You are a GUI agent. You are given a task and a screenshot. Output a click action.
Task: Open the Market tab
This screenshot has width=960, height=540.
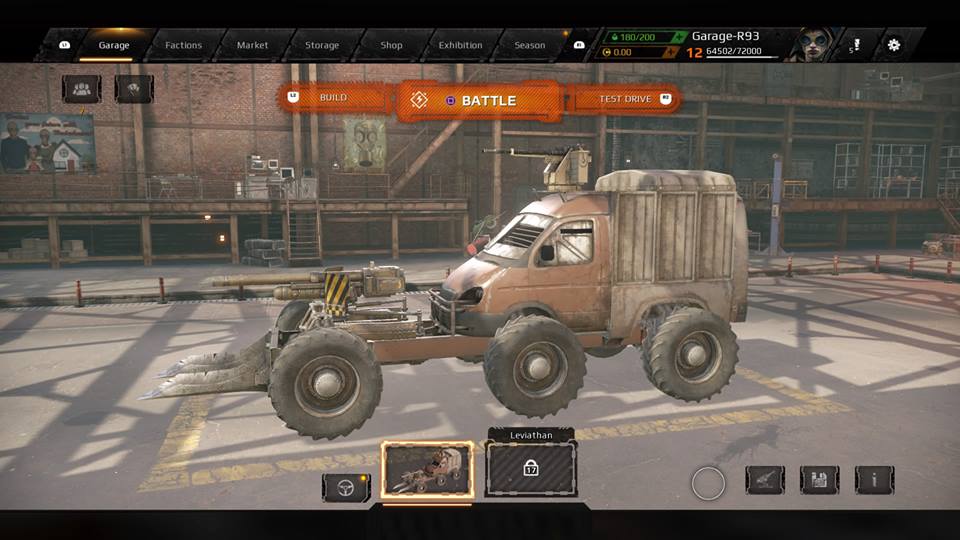click(252, 45)
